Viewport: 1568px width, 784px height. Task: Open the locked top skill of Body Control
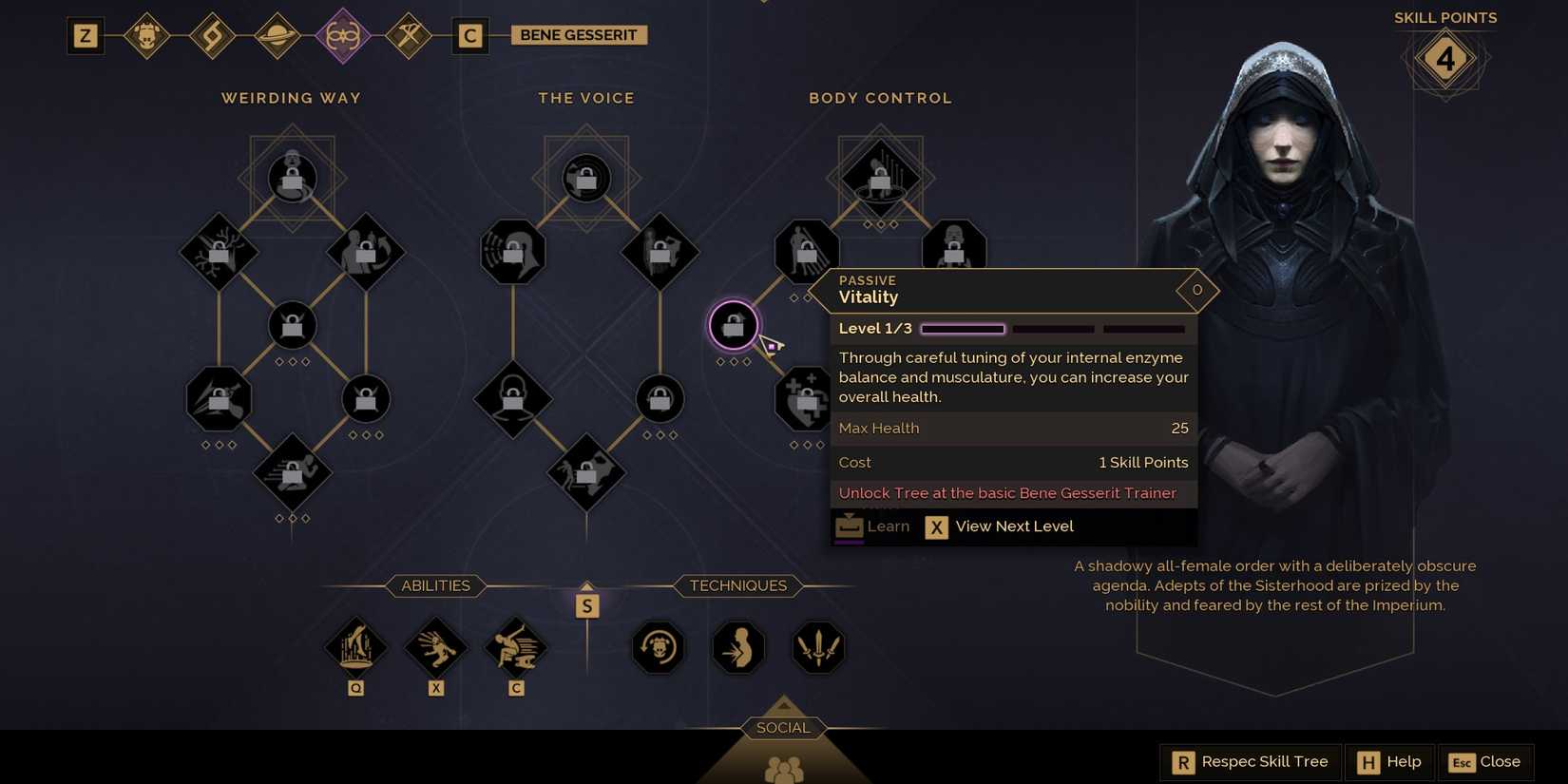click(x=879, y=177)
